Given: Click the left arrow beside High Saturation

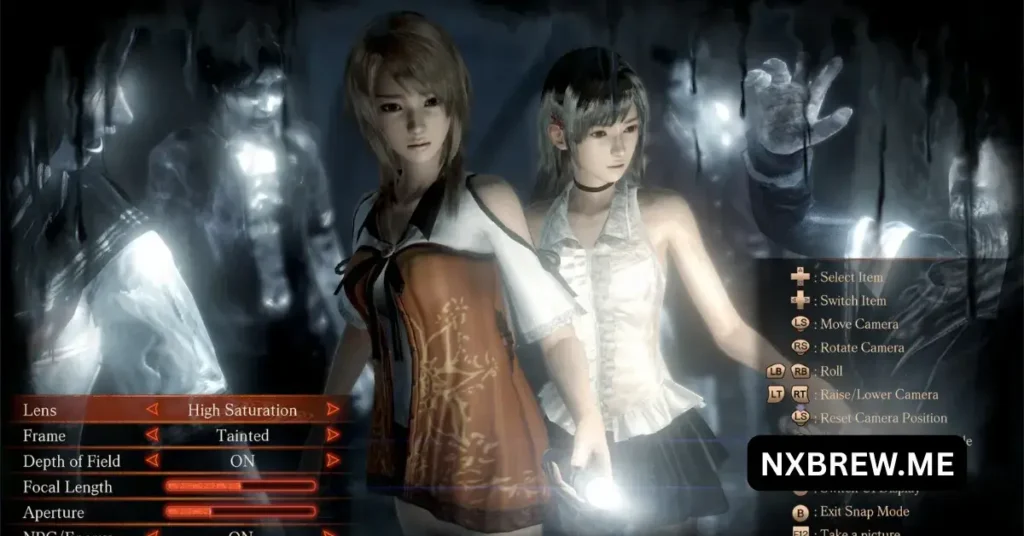Looking at the screenshot, I should pyautogui.click(x=152, y=409).
